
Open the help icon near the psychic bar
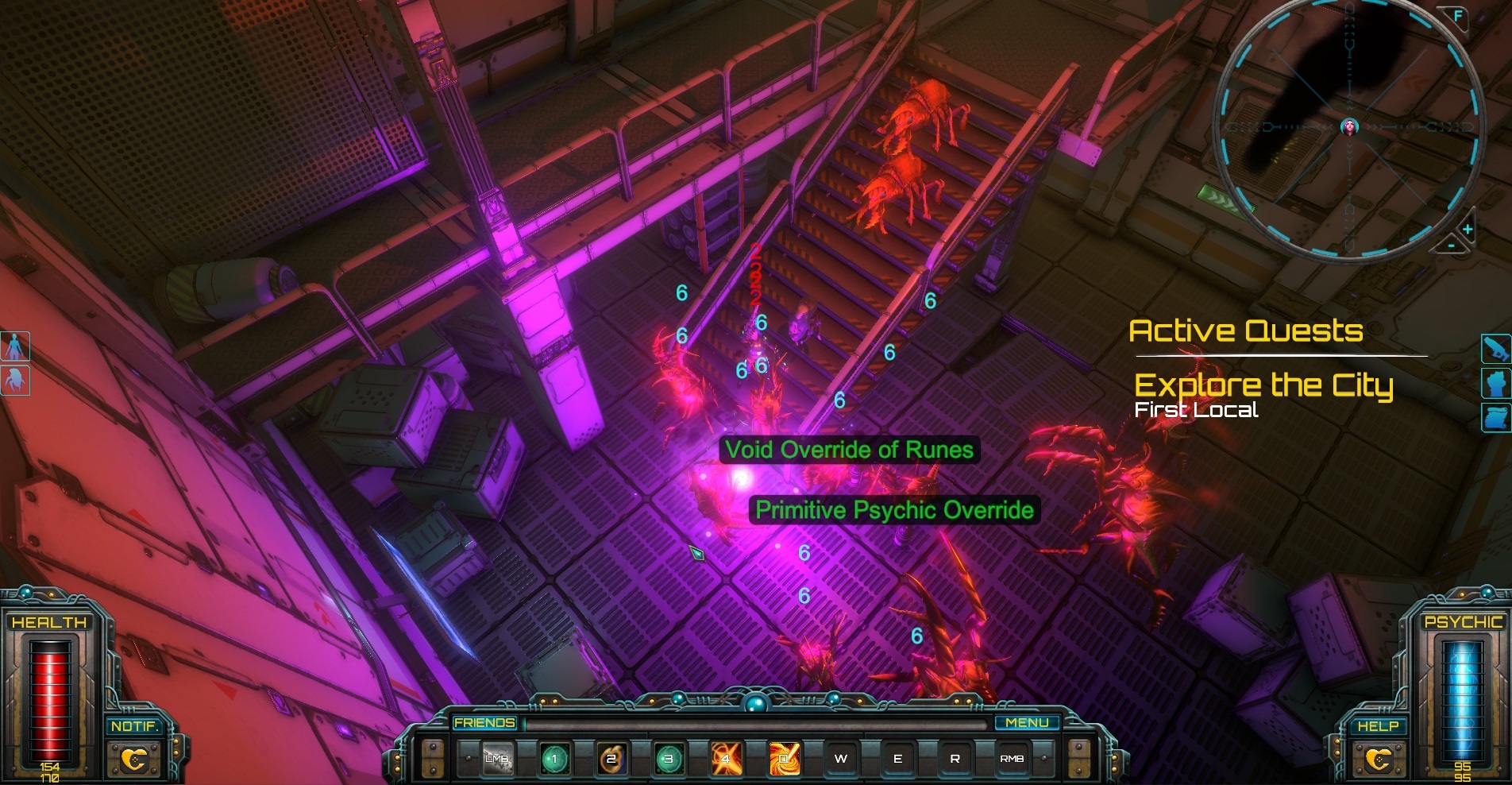pyautogui.click(x=1379, y=758)
